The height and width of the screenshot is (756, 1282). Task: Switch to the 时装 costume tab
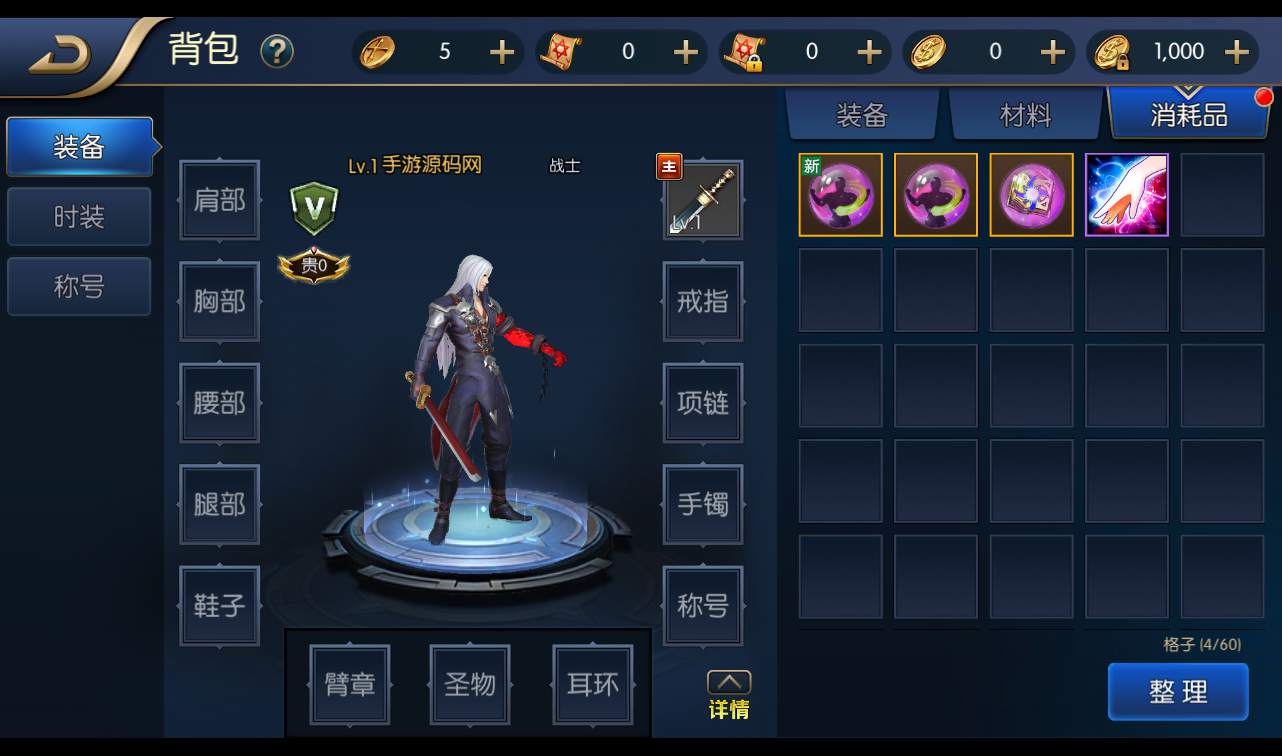point(79,217)
